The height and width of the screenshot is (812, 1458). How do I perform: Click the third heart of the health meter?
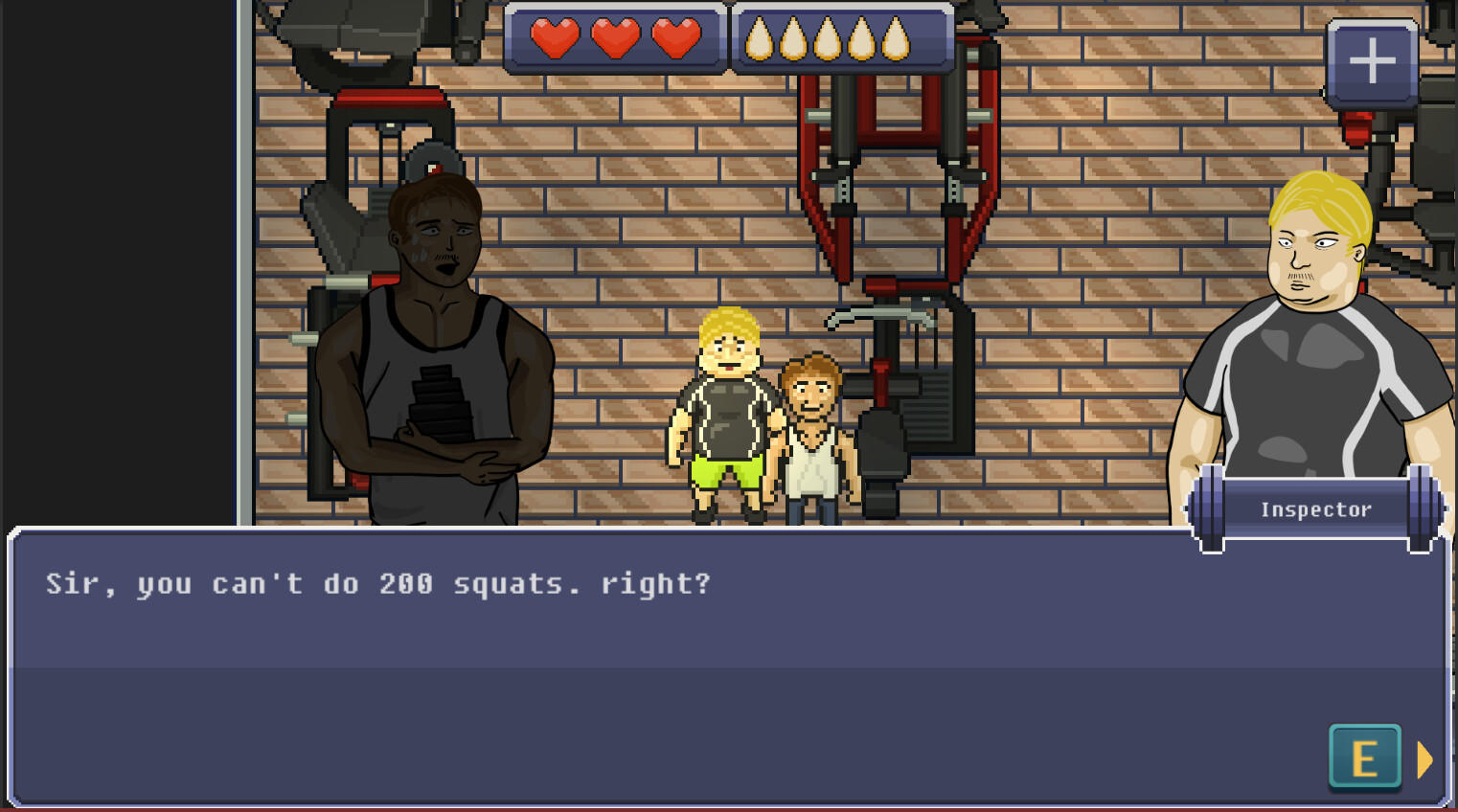676,40
